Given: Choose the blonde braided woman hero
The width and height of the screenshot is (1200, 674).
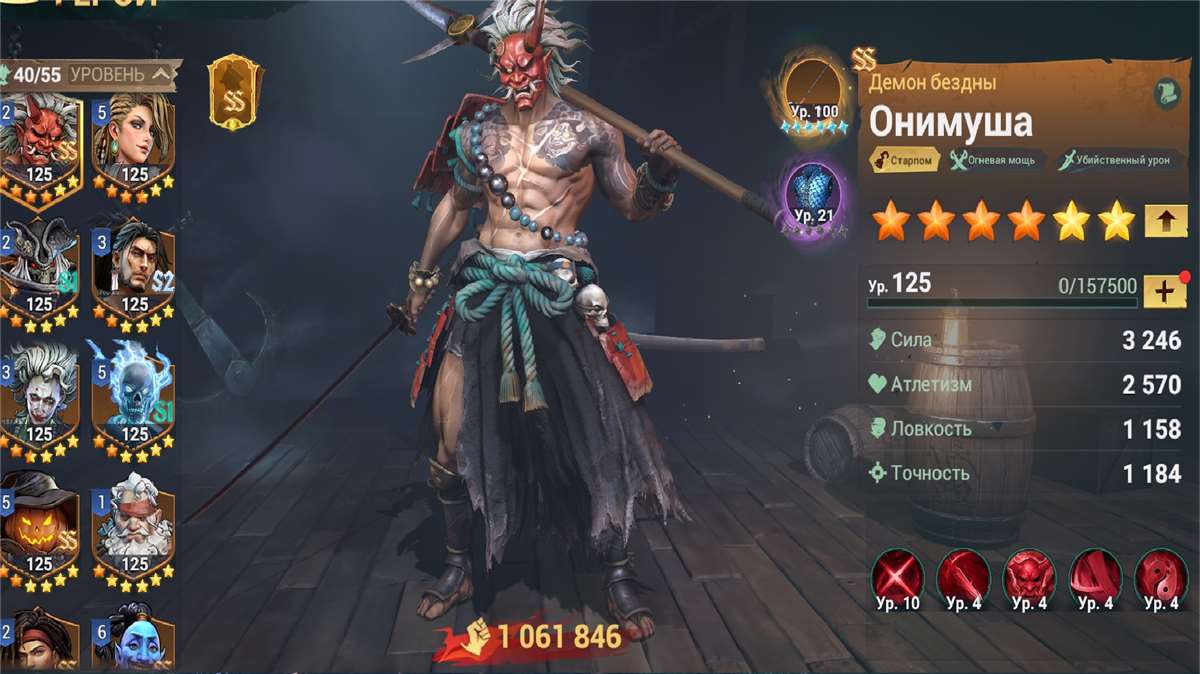Looking at the screenshot, I should click(x=133, y=140).
